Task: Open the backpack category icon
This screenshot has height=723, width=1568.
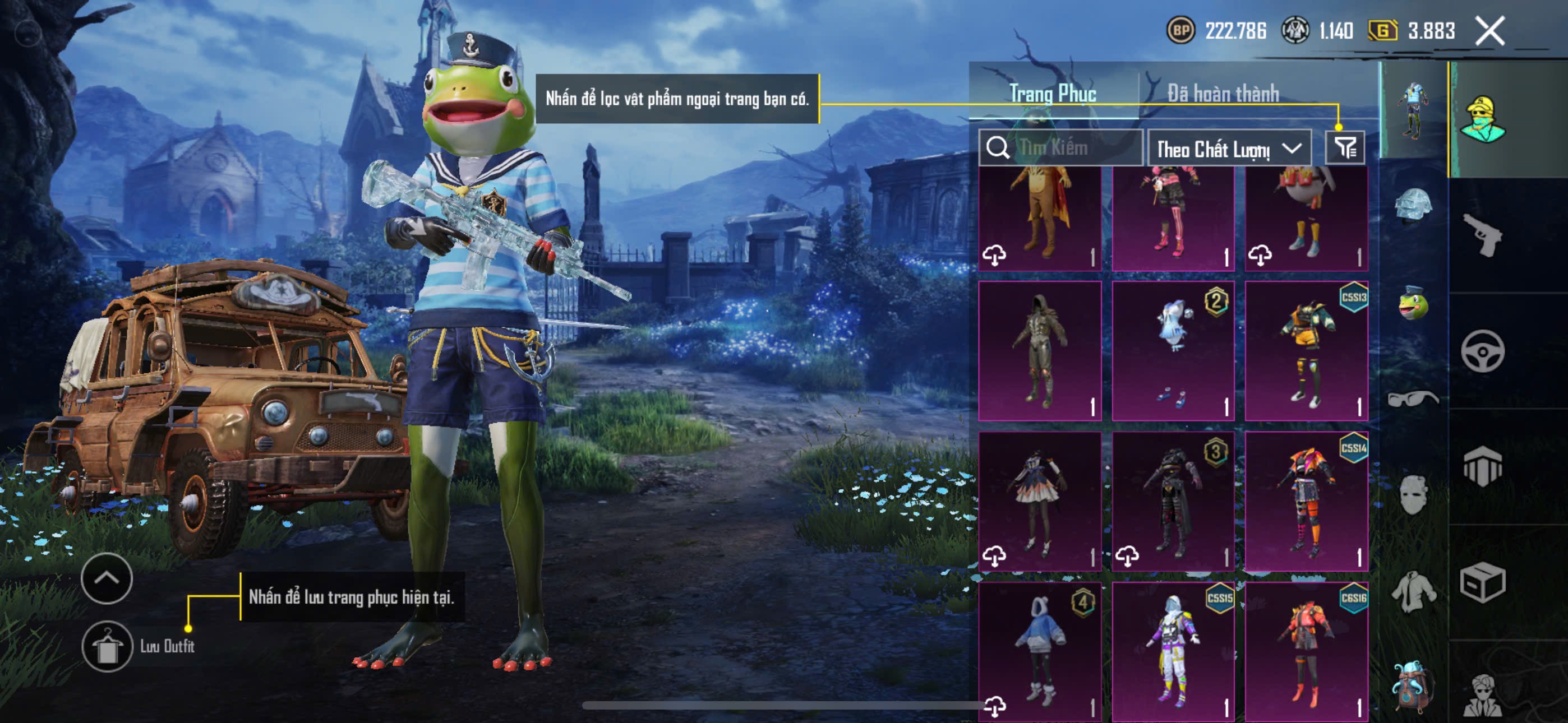Action: pyautogui.click(x=1413, y=686)
